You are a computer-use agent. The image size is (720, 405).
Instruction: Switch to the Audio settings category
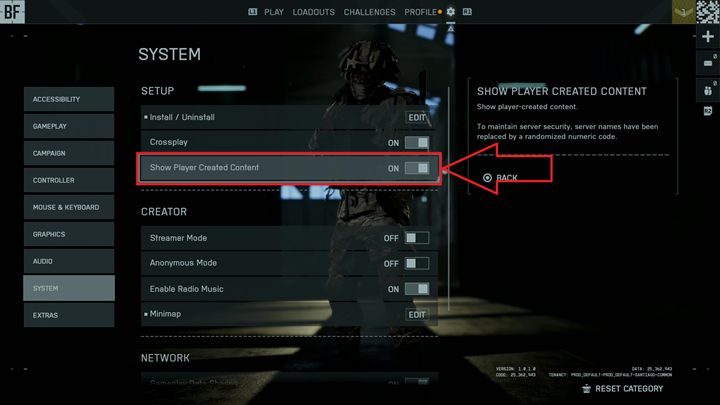point(68,261)
